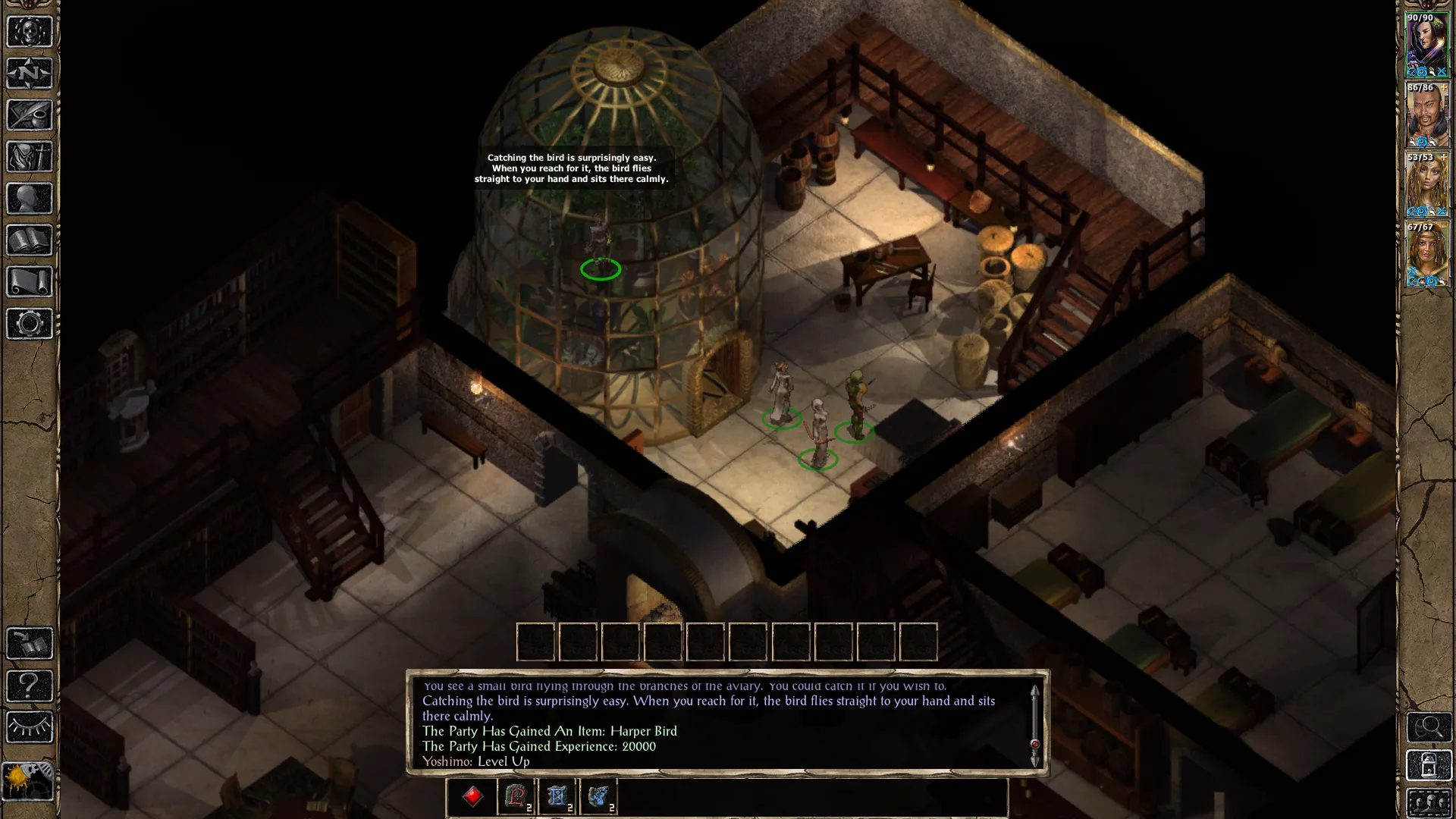This screenshot has height=819, width=1456.
Task: Select the purple-hooded character portrait with 90/90 HP
Action: 1427,44
